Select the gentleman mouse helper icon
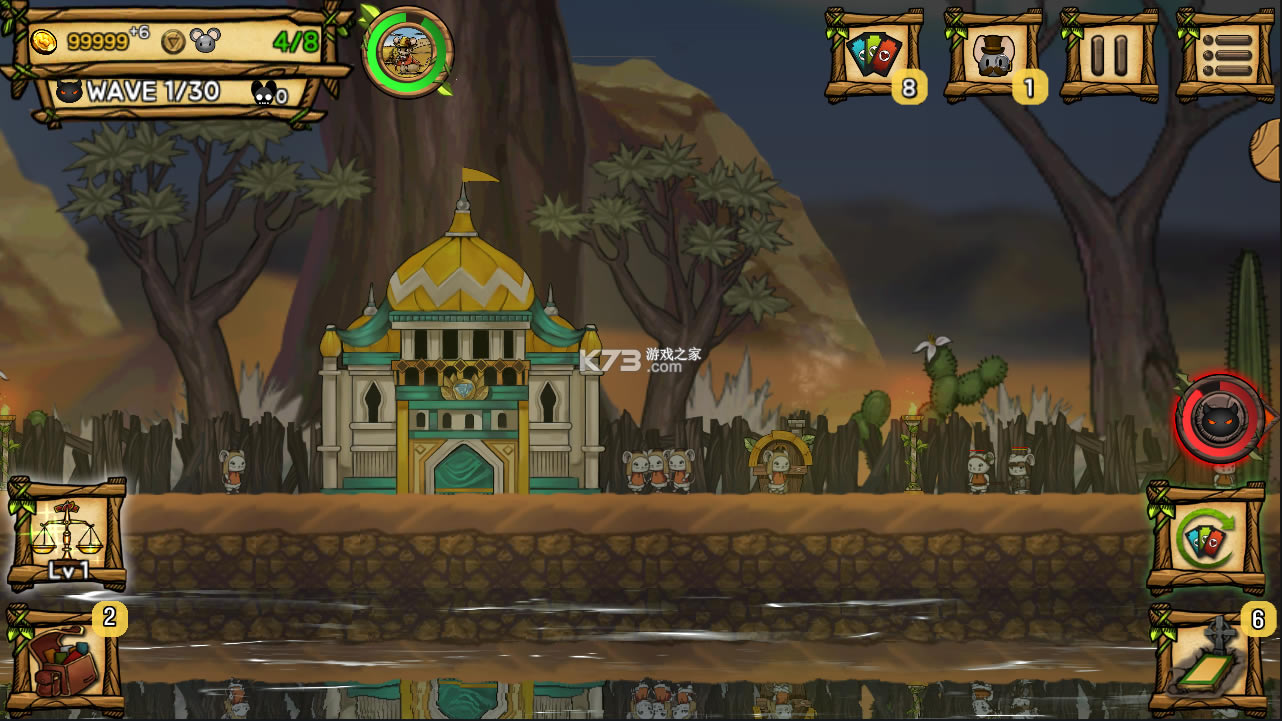 click(991, 55)
